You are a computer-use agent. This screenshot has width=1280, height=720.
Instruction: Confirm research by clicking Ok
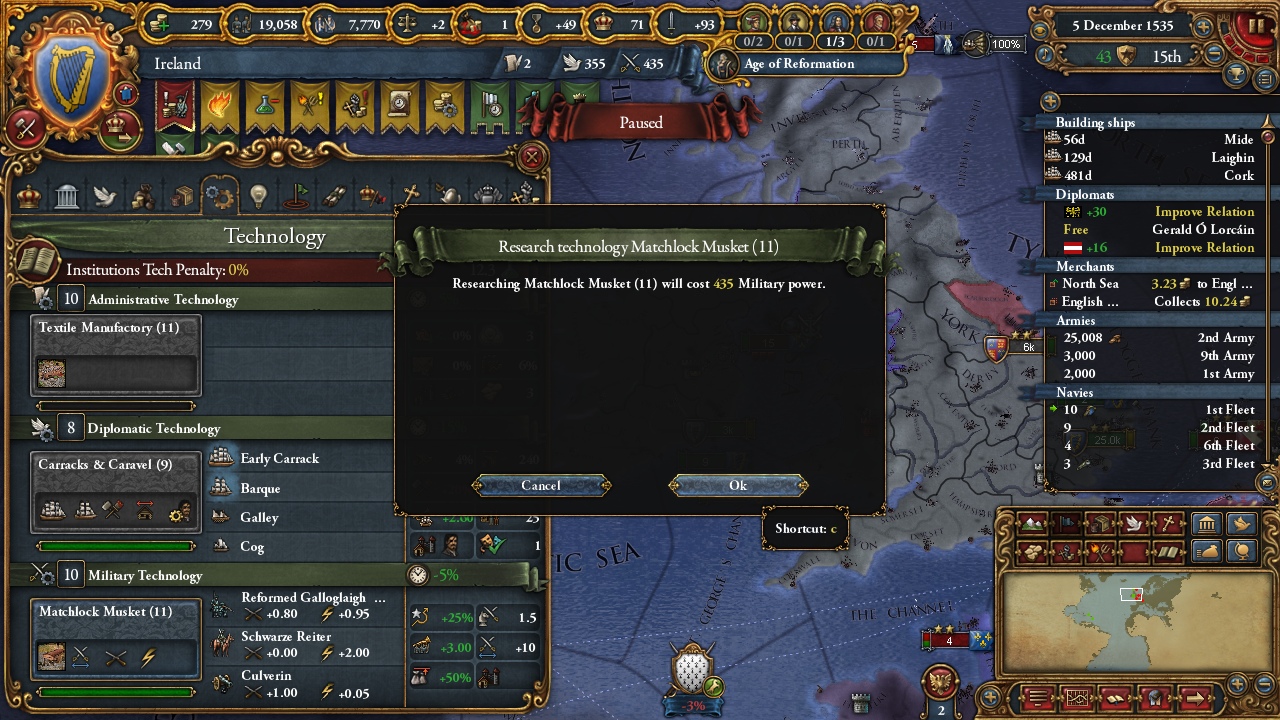[x=738, y=486]
